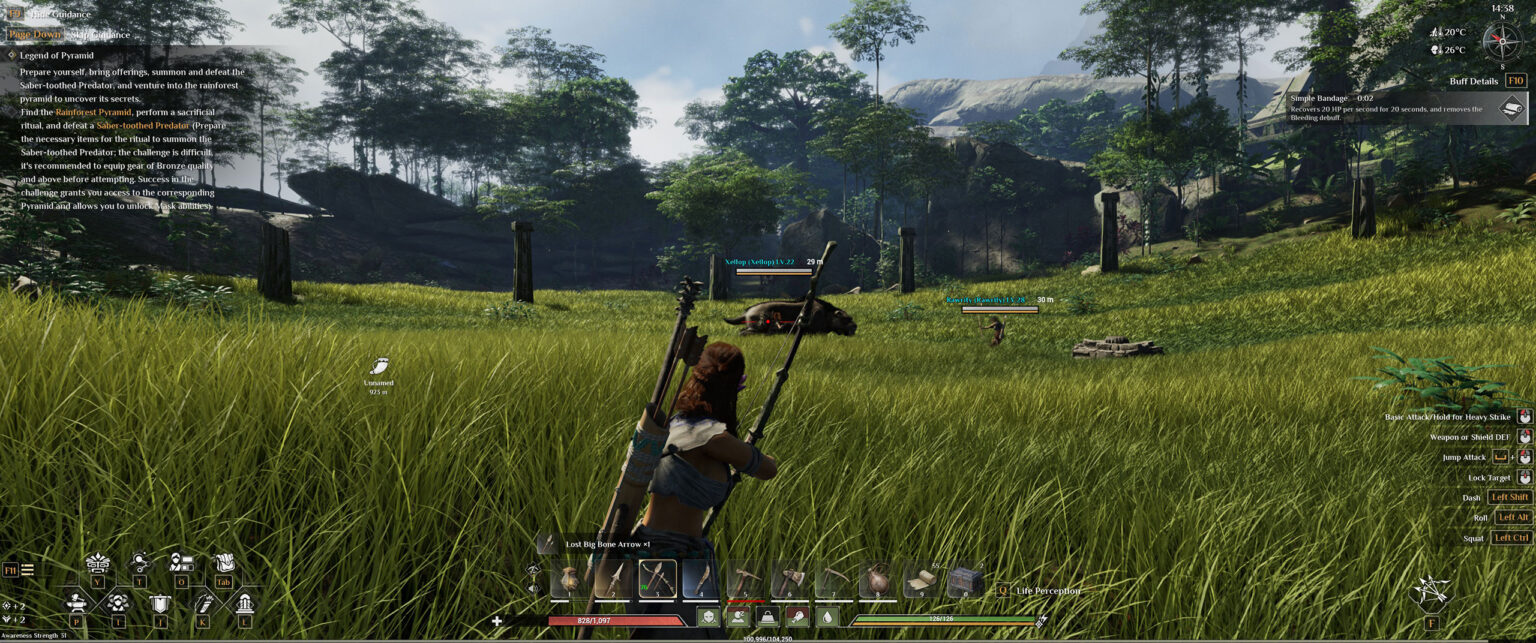Open the character profile card icon
Screen dimensions: 1536x643
coord(181,563)
